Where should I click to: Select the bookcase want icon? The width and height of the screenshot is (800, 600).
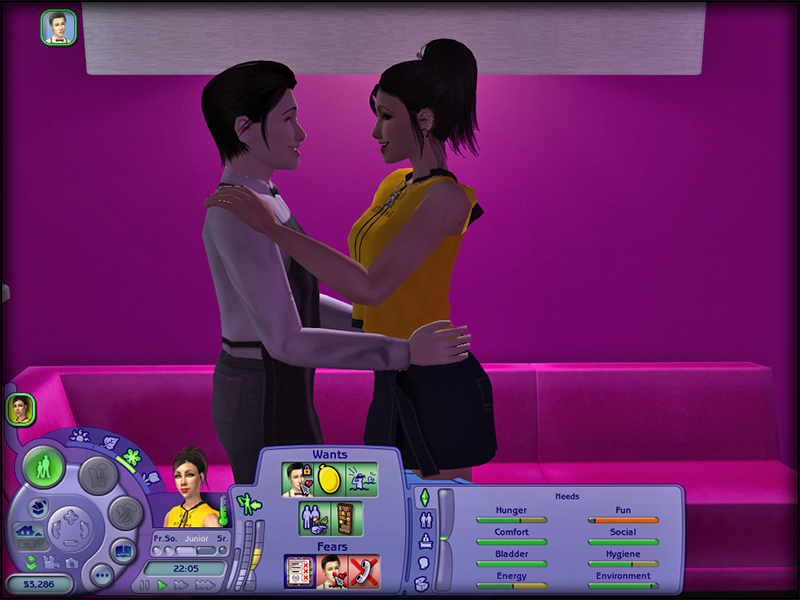(x=345, y=518)
